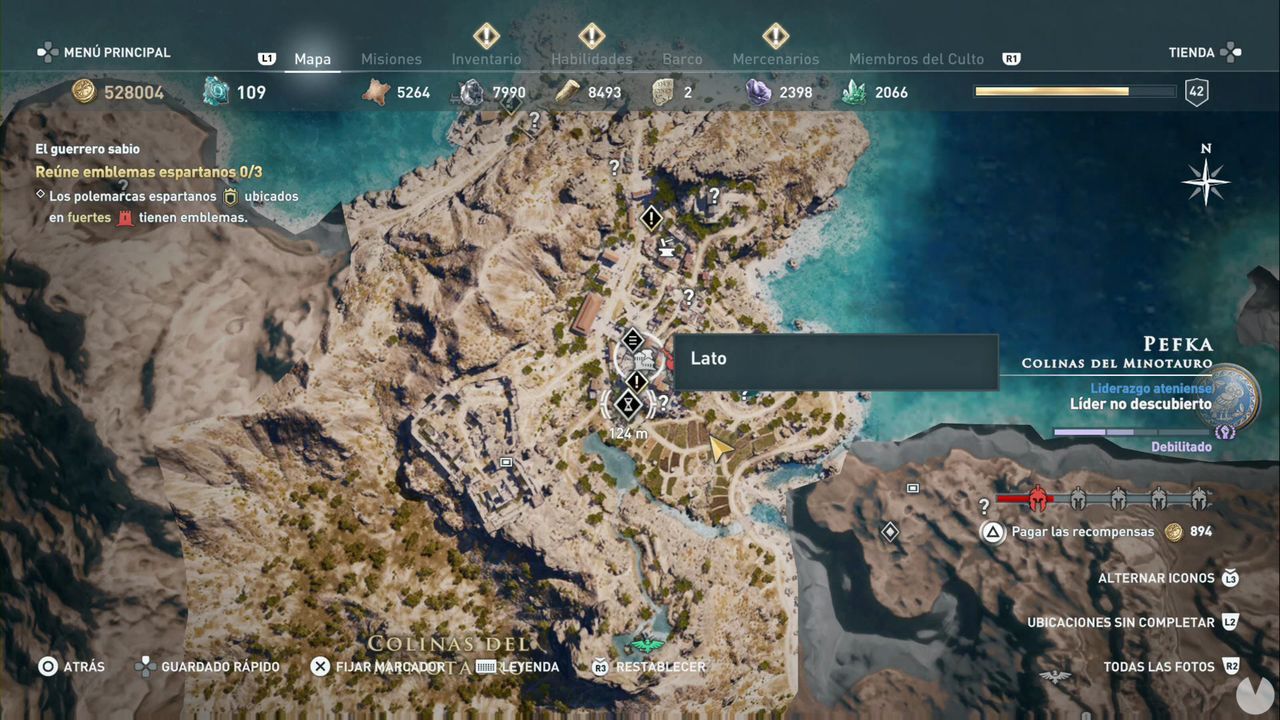Click the Athenian leadership shield emblem near Pefka
Image resolution: width=1280 pixels, height=720 pixels.
coord(1228,393)
